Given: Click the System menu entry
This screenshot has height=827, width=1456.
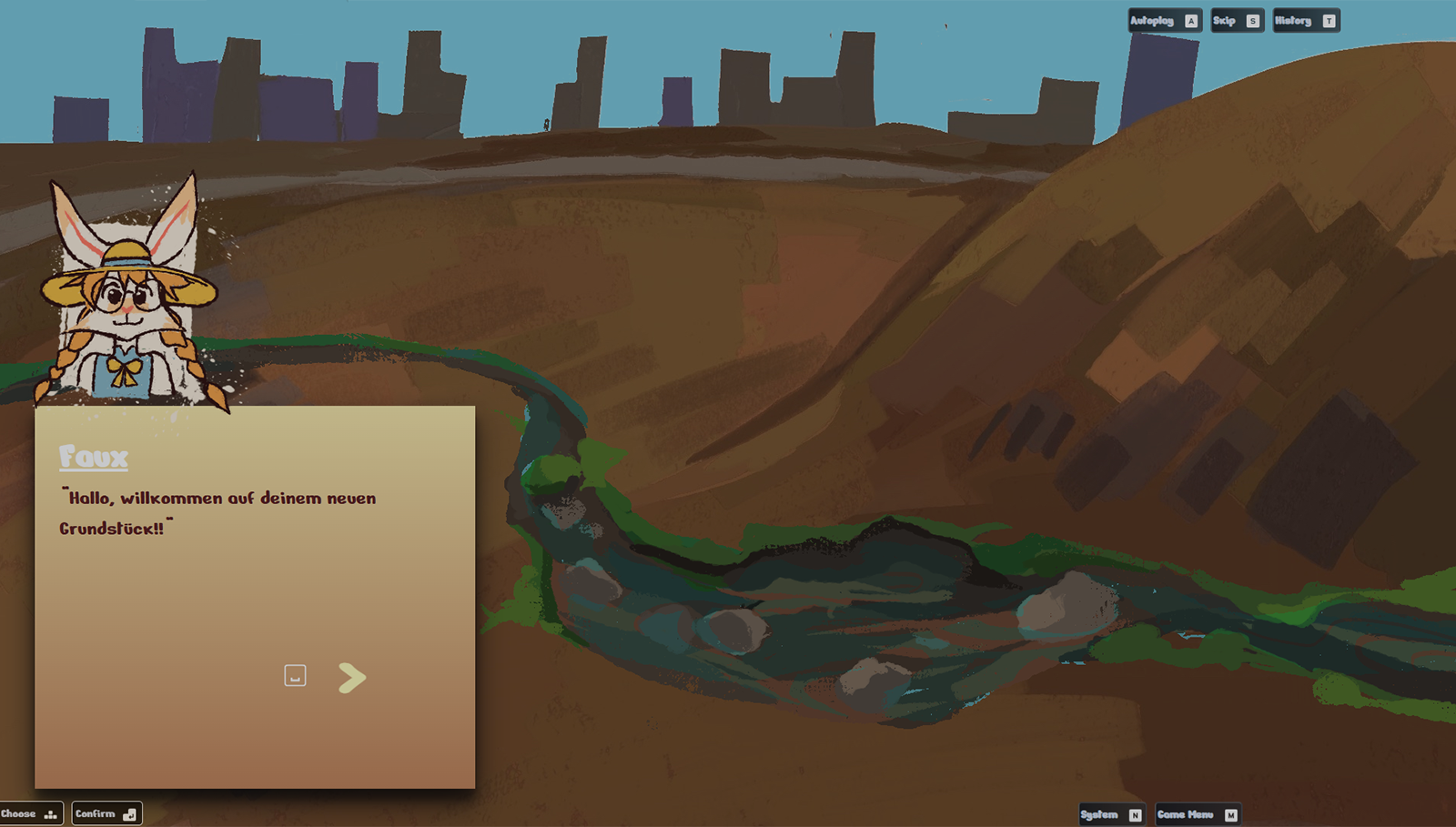Looking at the screenshot, I should pyautogui.click(x=1099, y=814).
